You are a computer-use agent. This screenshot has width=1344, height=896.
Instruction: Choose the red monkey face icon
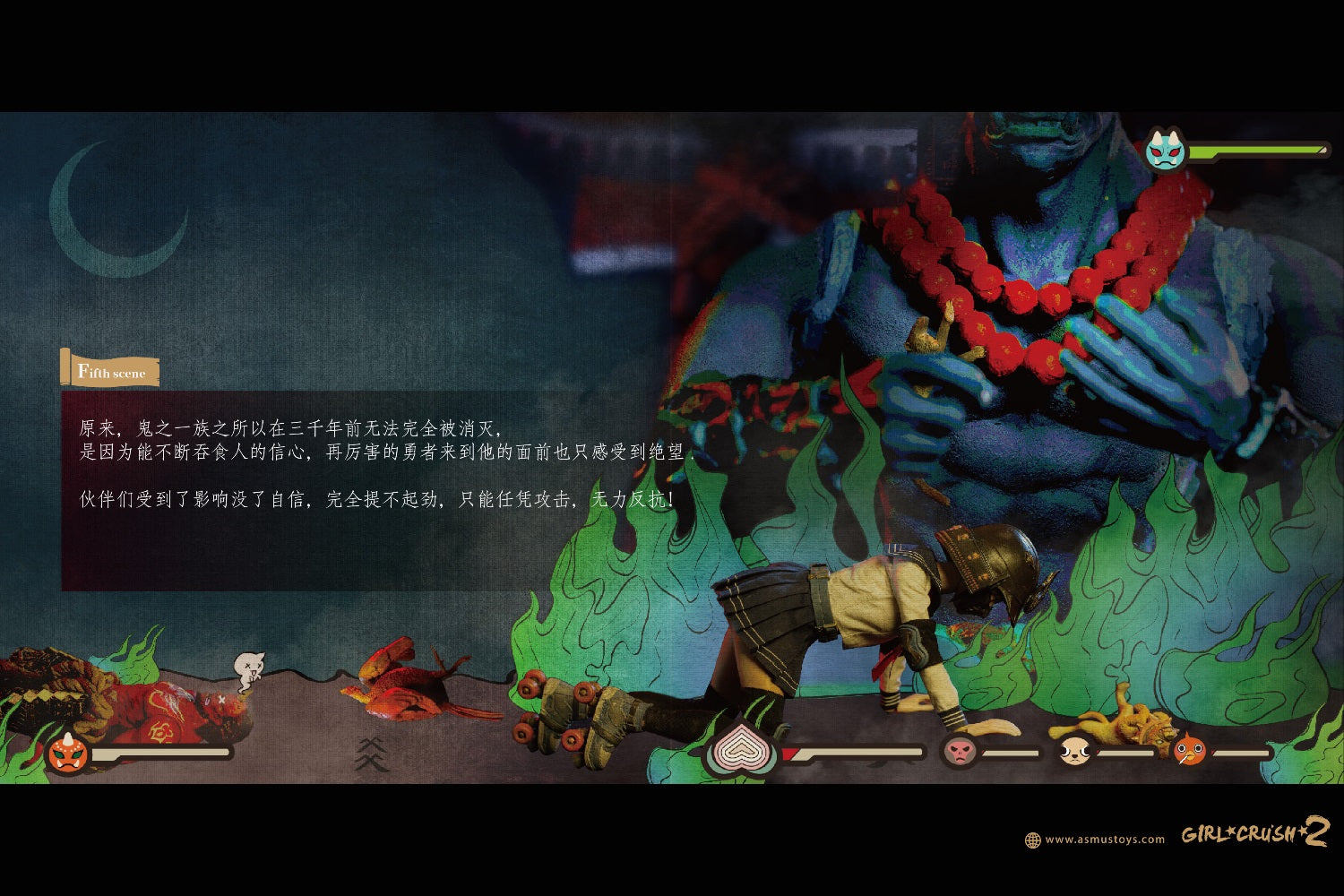[960, 751]
